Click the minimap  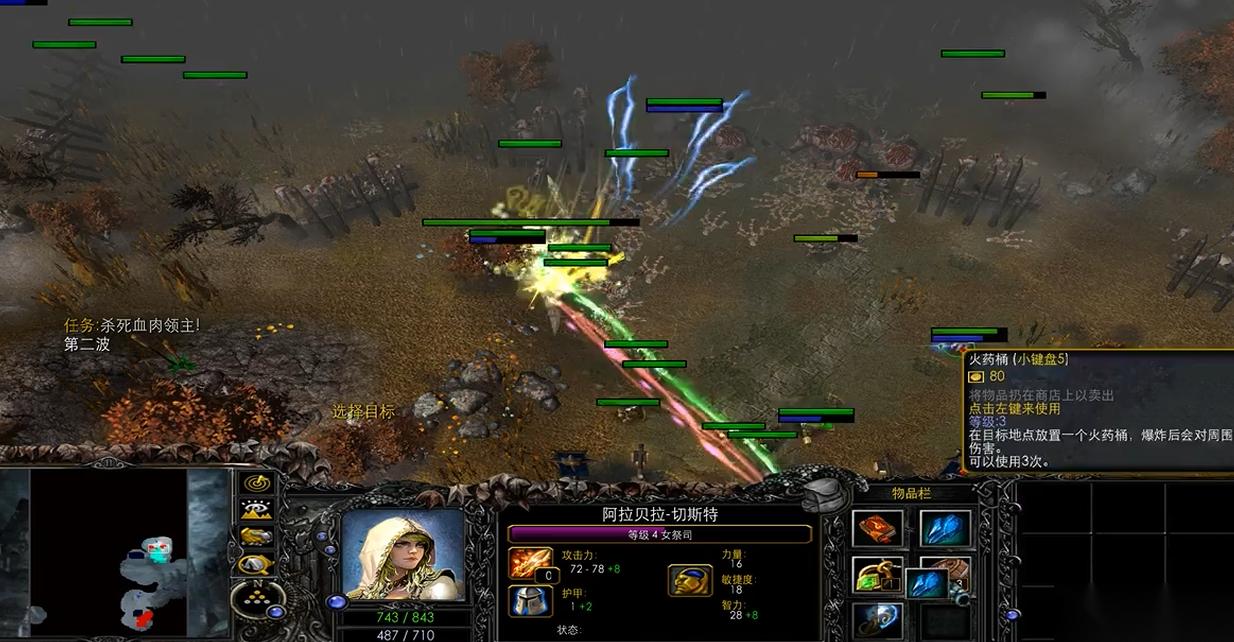coord(108,553)
